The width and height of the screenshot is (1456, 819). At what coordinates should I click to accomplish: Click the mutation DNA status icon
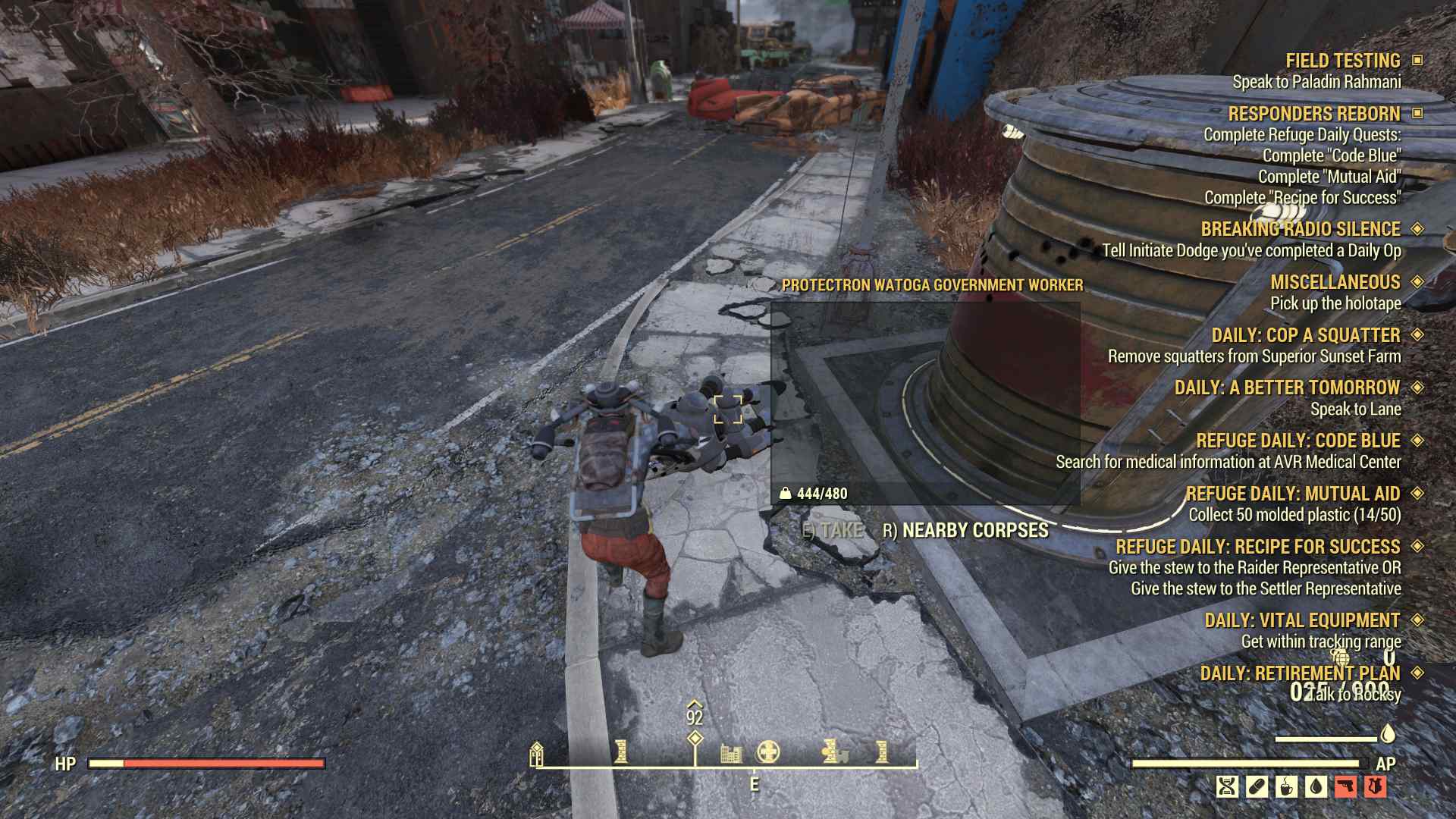pos(1227,787)
